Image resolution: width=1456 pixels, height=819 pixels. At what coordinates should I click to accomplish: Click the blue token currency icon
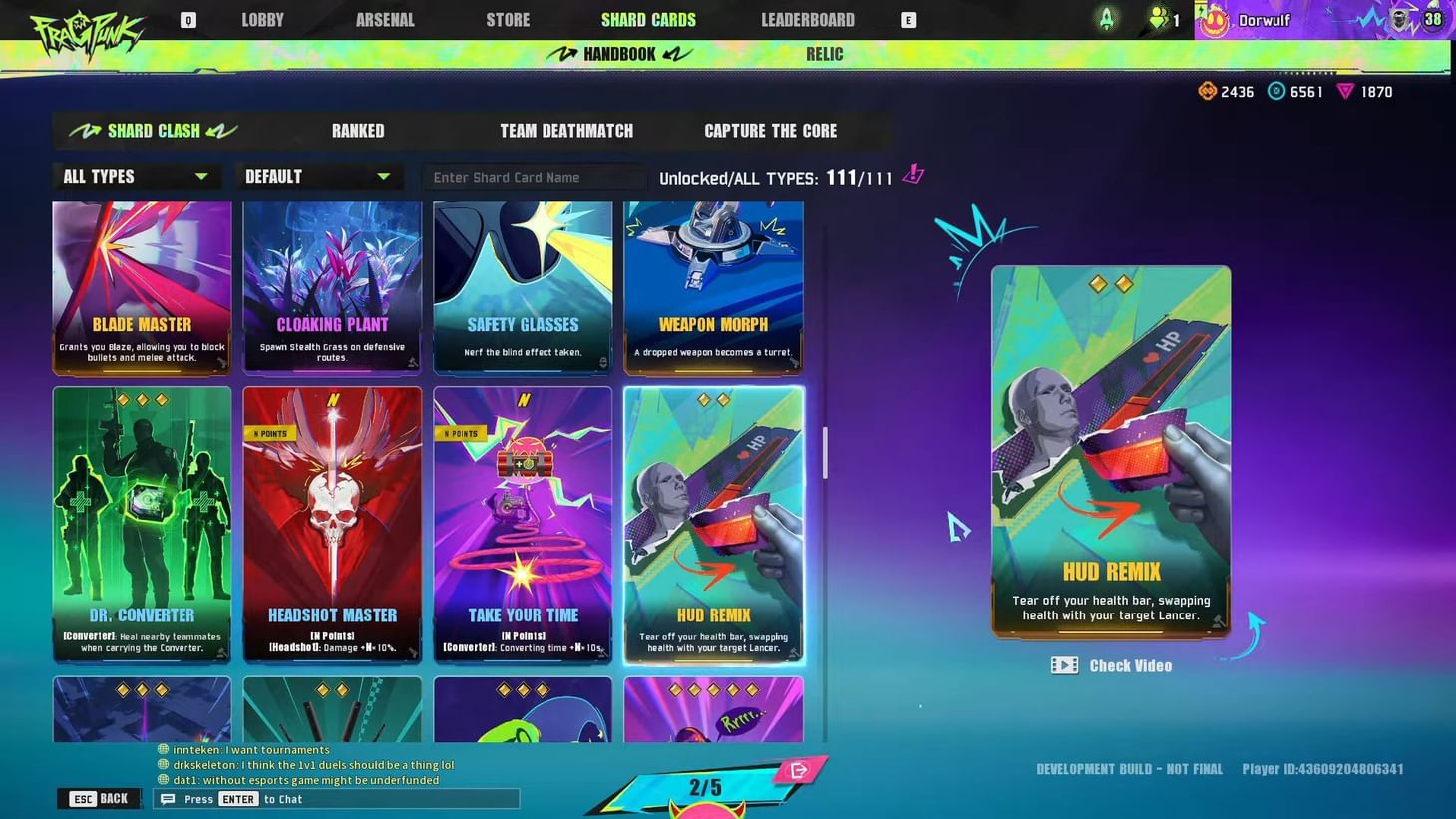pos(1277,91)
